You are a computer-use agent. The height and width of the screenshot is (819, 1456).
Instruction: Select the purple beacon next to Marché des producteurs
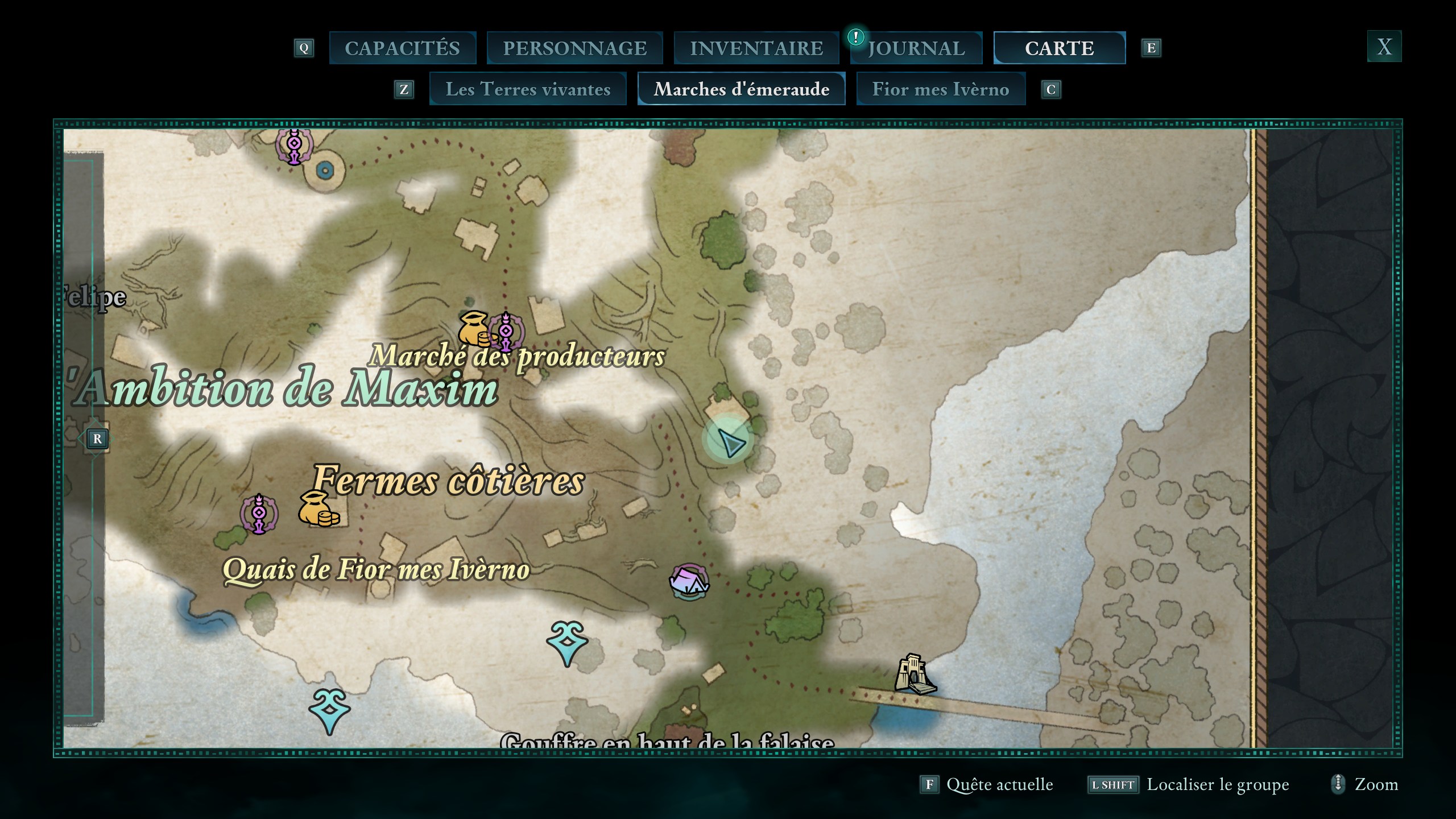[x=506, y=331]
